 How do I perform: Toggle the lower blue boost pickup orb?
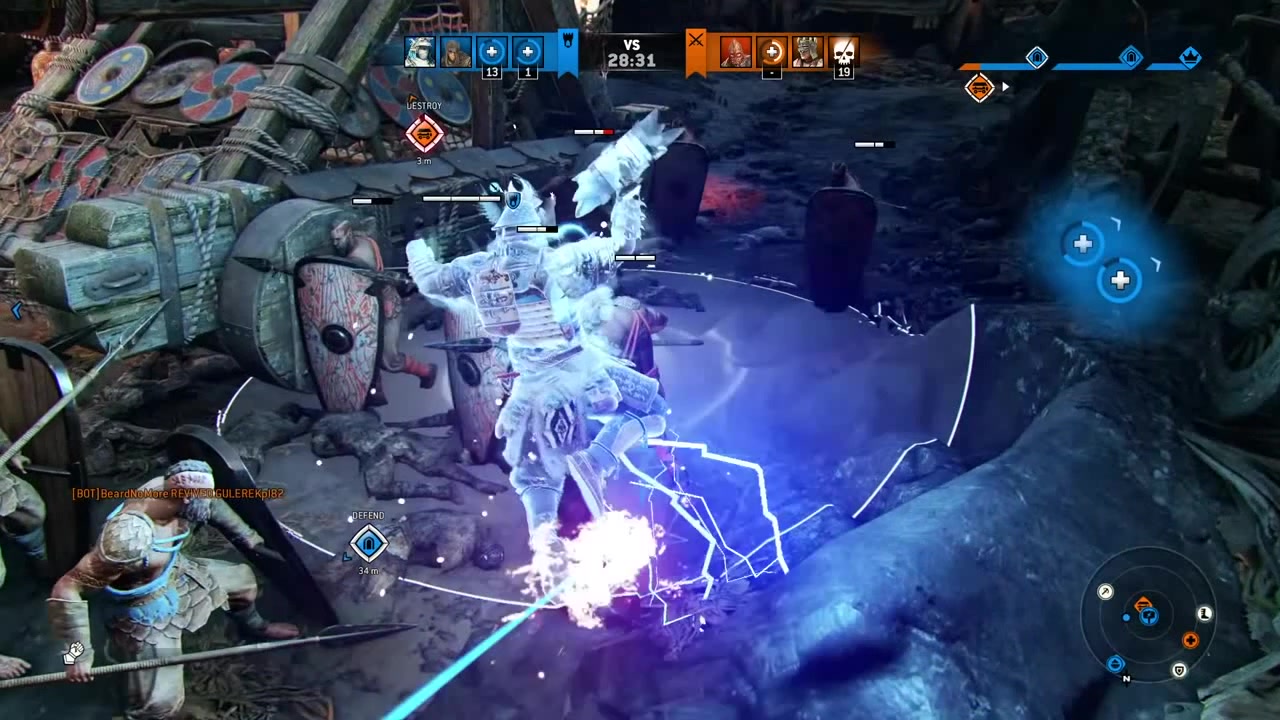(1120, 280)
